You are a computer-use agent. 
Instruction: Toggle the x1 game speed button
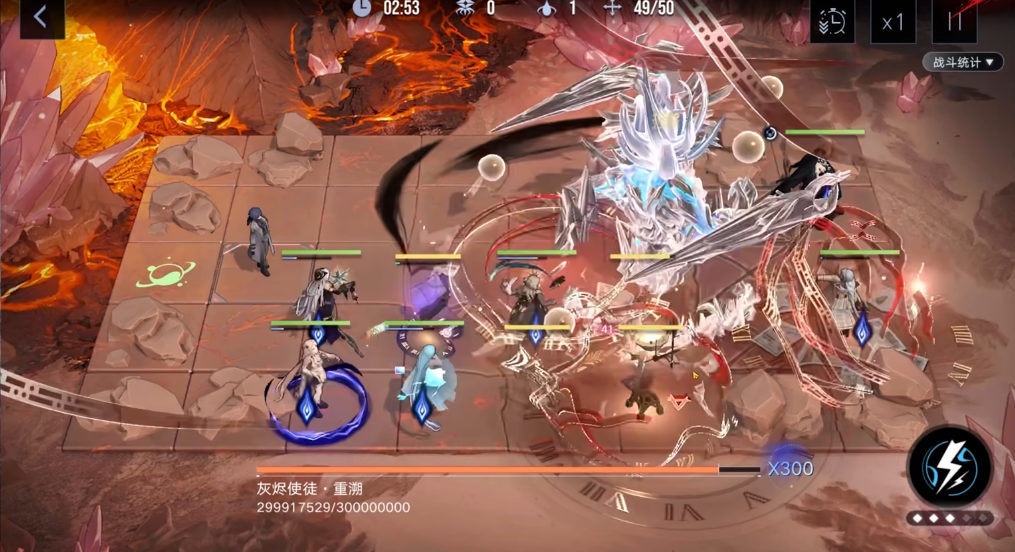[x=893, y=21]
